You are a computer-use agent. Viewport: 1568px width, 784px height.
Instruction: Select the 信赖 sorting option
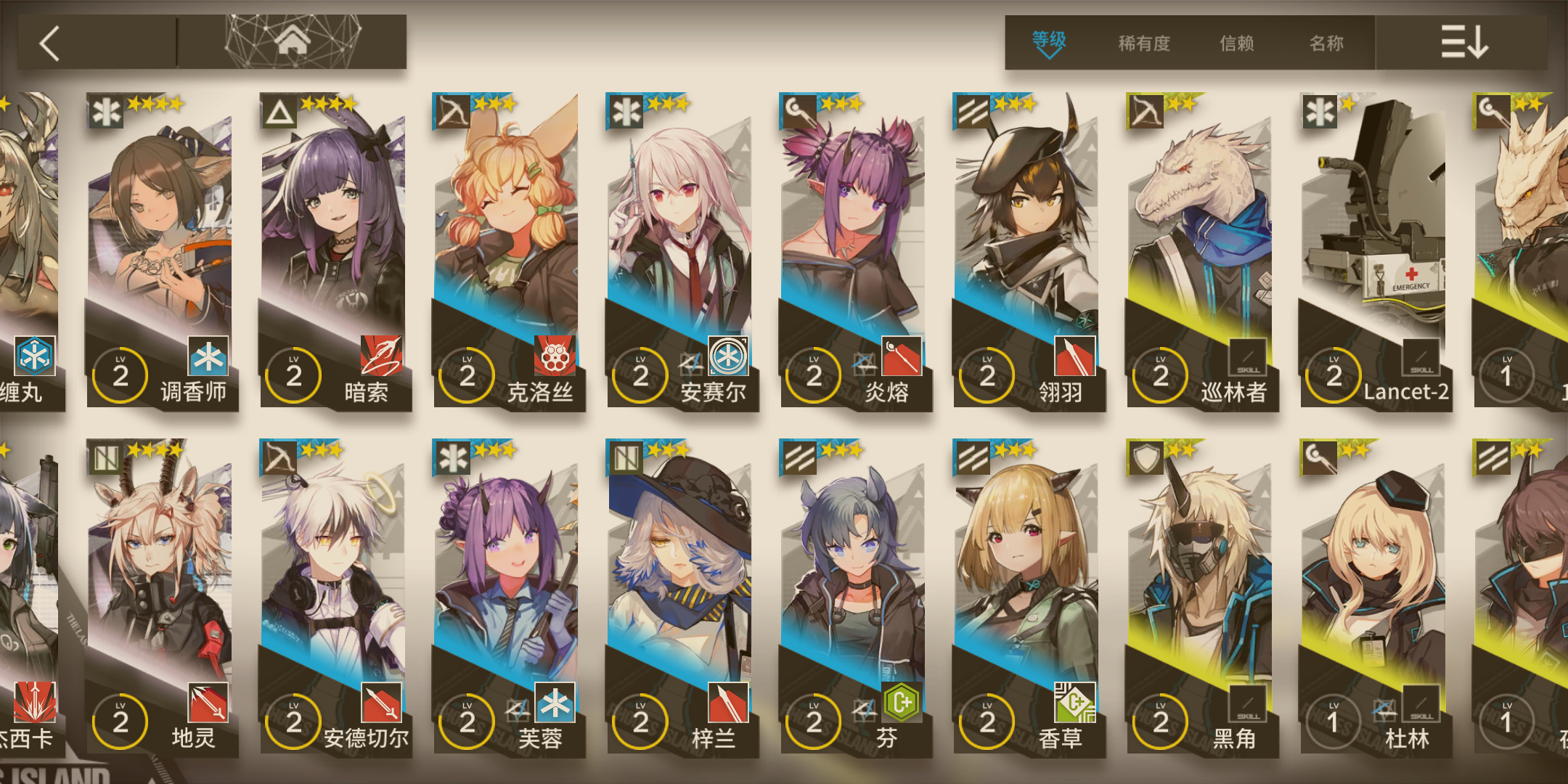(x=1236, y=44)
